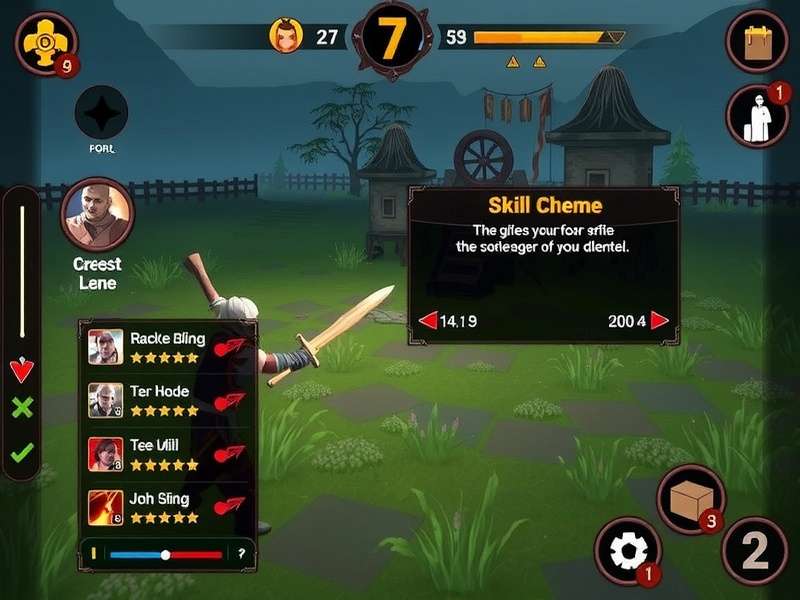
Task: Click the red heart icon
Action: point(21,371)
